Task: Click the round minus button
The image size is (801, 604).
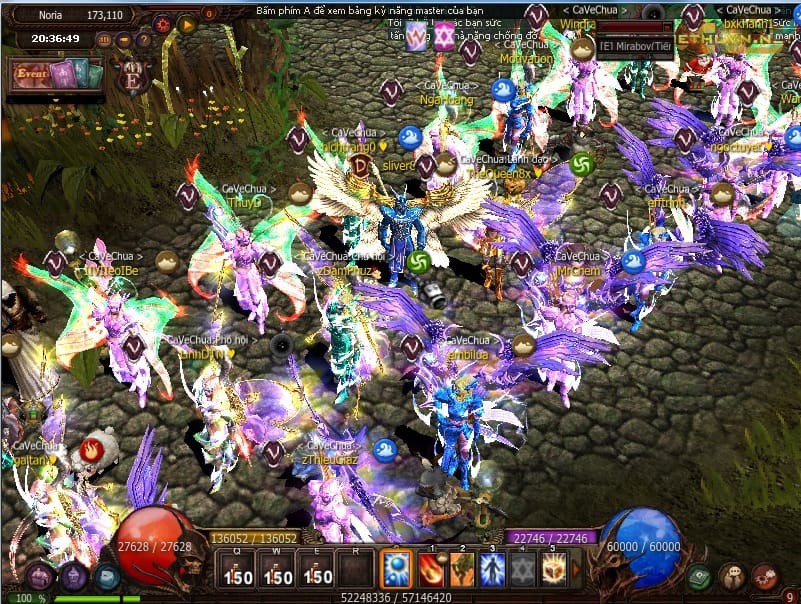Action: (x=124, y=40)
